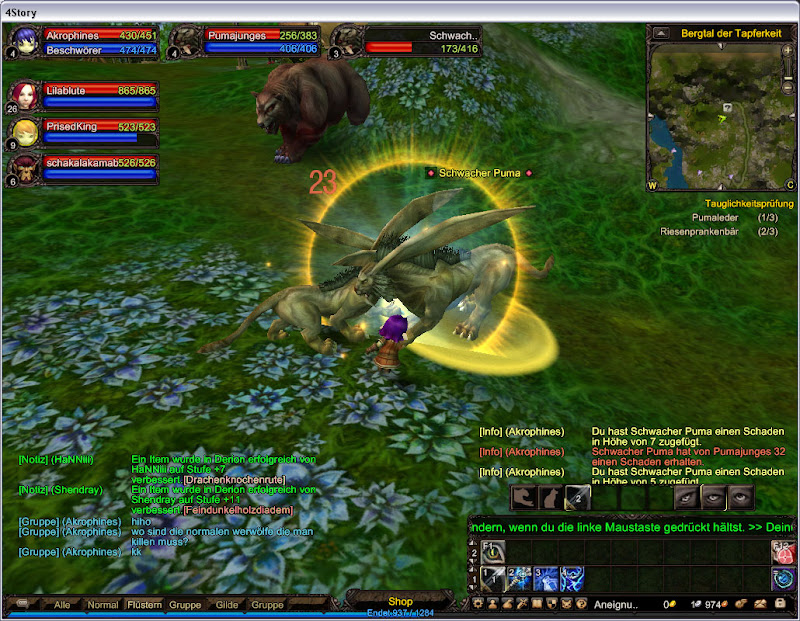800x621 pixels.
Task: Click the W button on the minimap
Action: (653, 186)
